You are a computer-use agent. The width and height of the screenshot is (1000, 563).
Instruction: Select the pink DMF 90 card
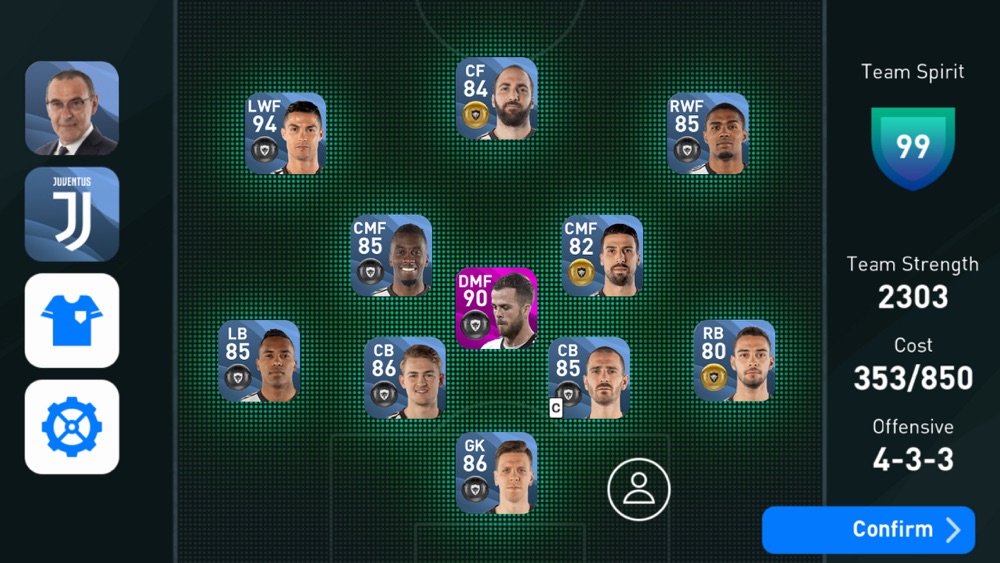(x=497, y=308)
